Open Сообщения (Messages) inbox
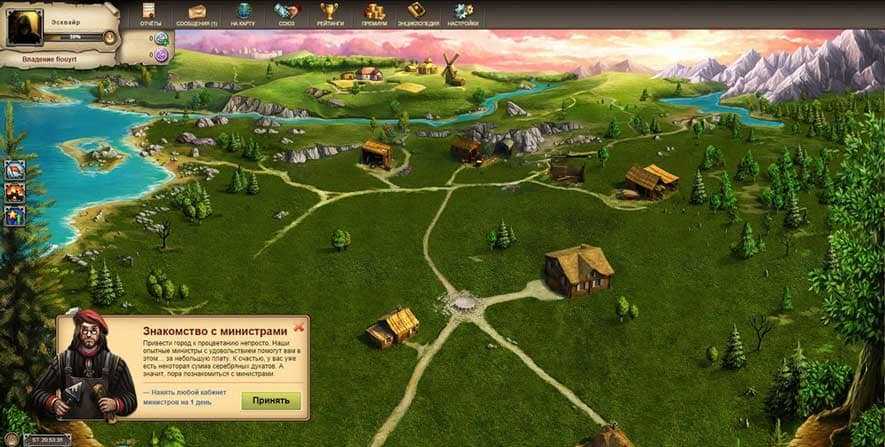 (x=196, y=14)
